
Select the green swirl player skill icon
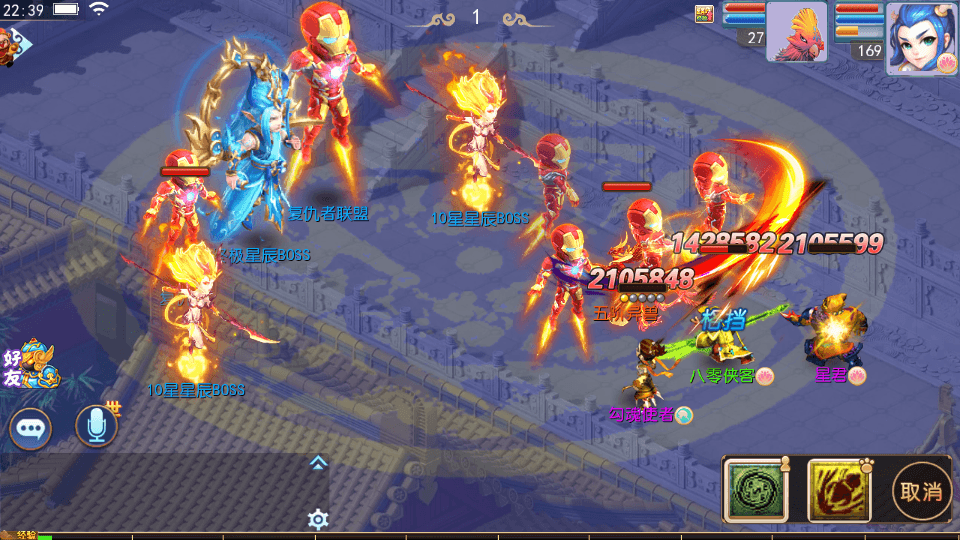click(753, 489)
